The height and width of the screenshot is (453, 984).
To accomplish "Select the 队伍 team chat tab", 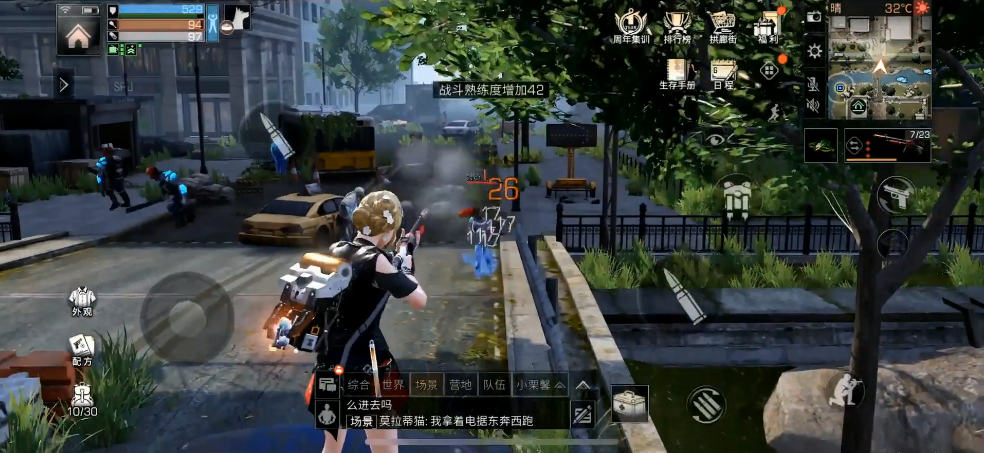I will pyautogui.click(x=494, y=384).
